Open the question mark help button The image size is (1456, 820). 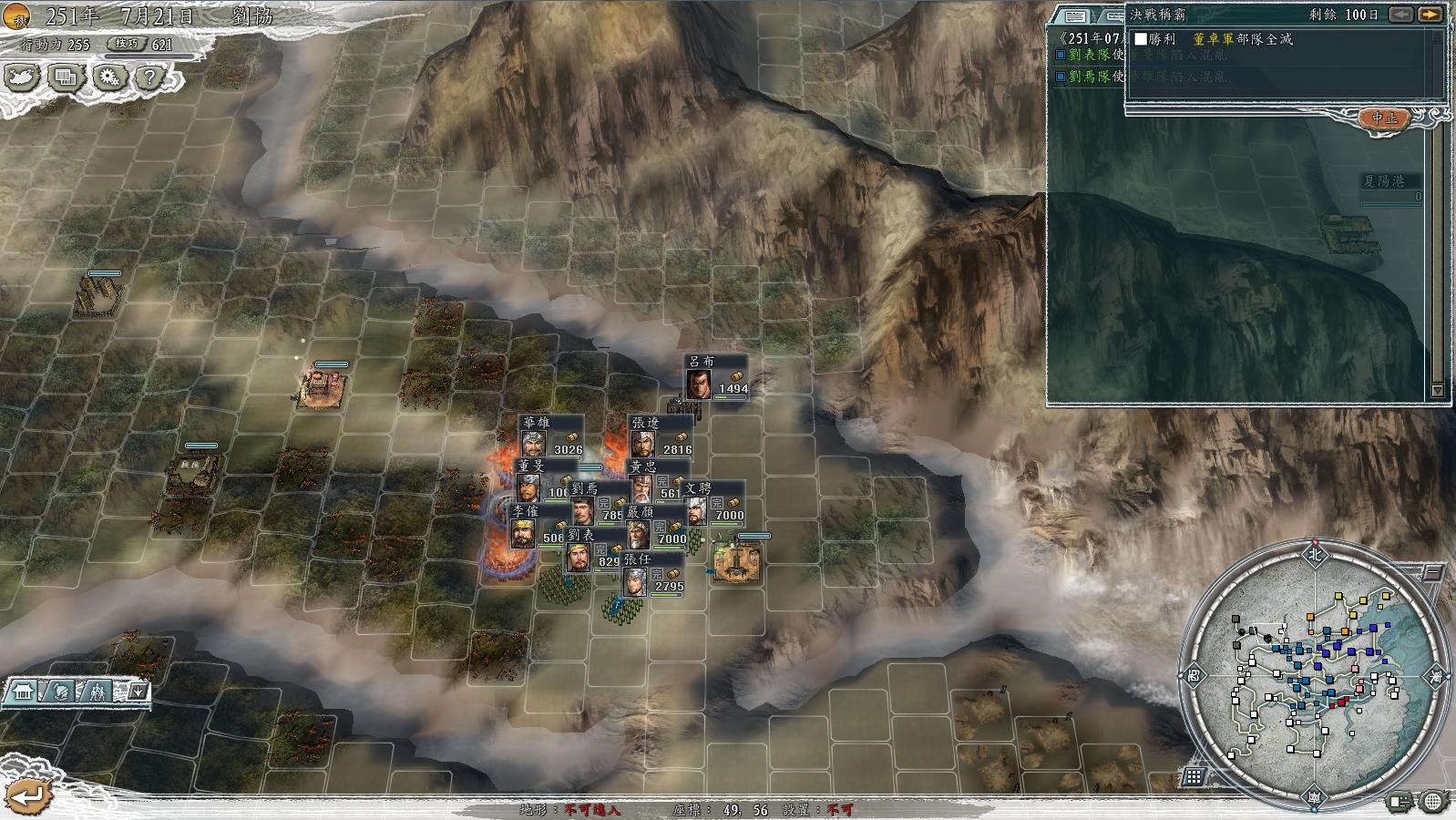point(149,77)
